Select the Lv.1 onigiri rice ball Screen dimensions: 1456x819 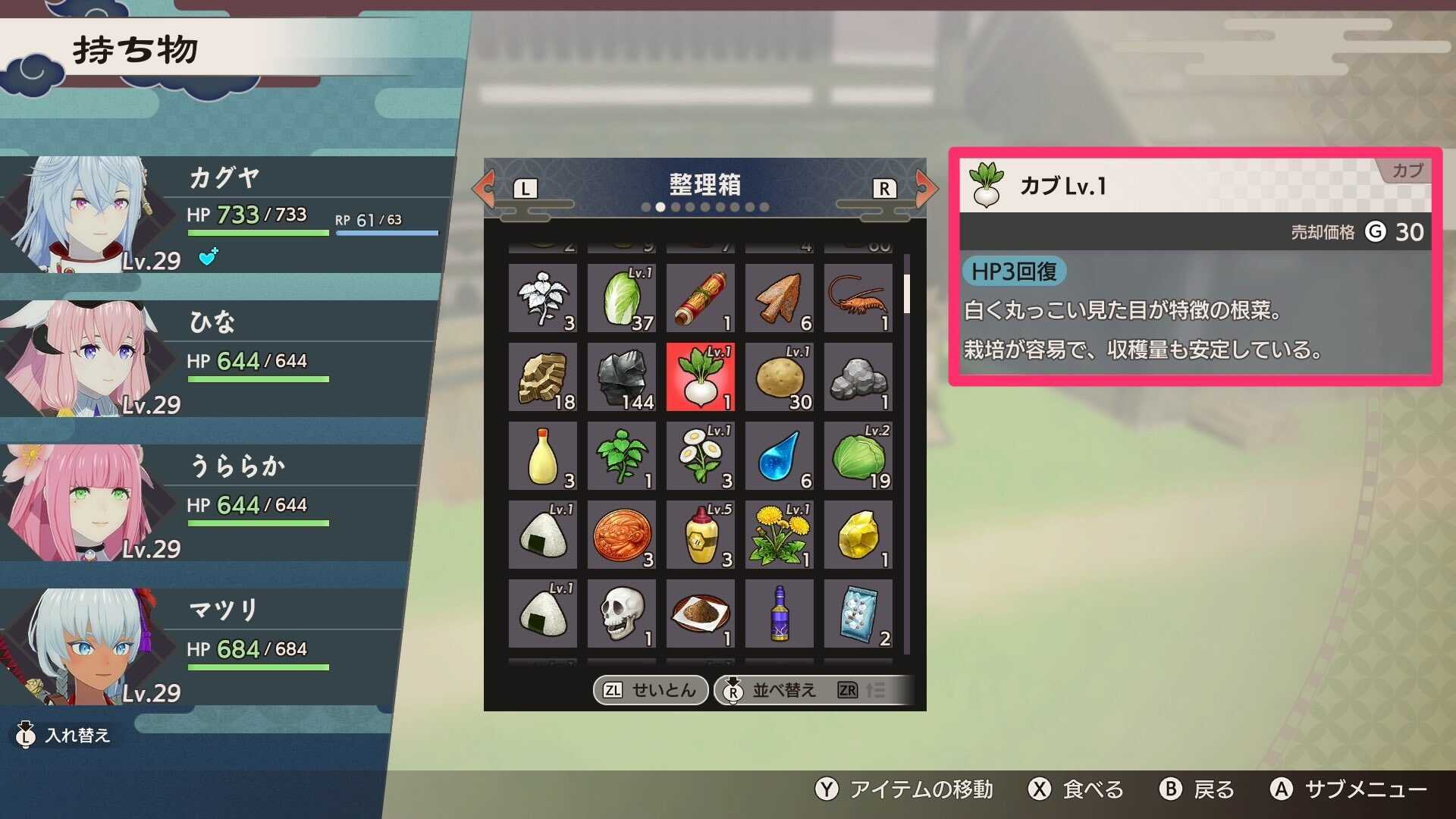click(x=541, y=535)
